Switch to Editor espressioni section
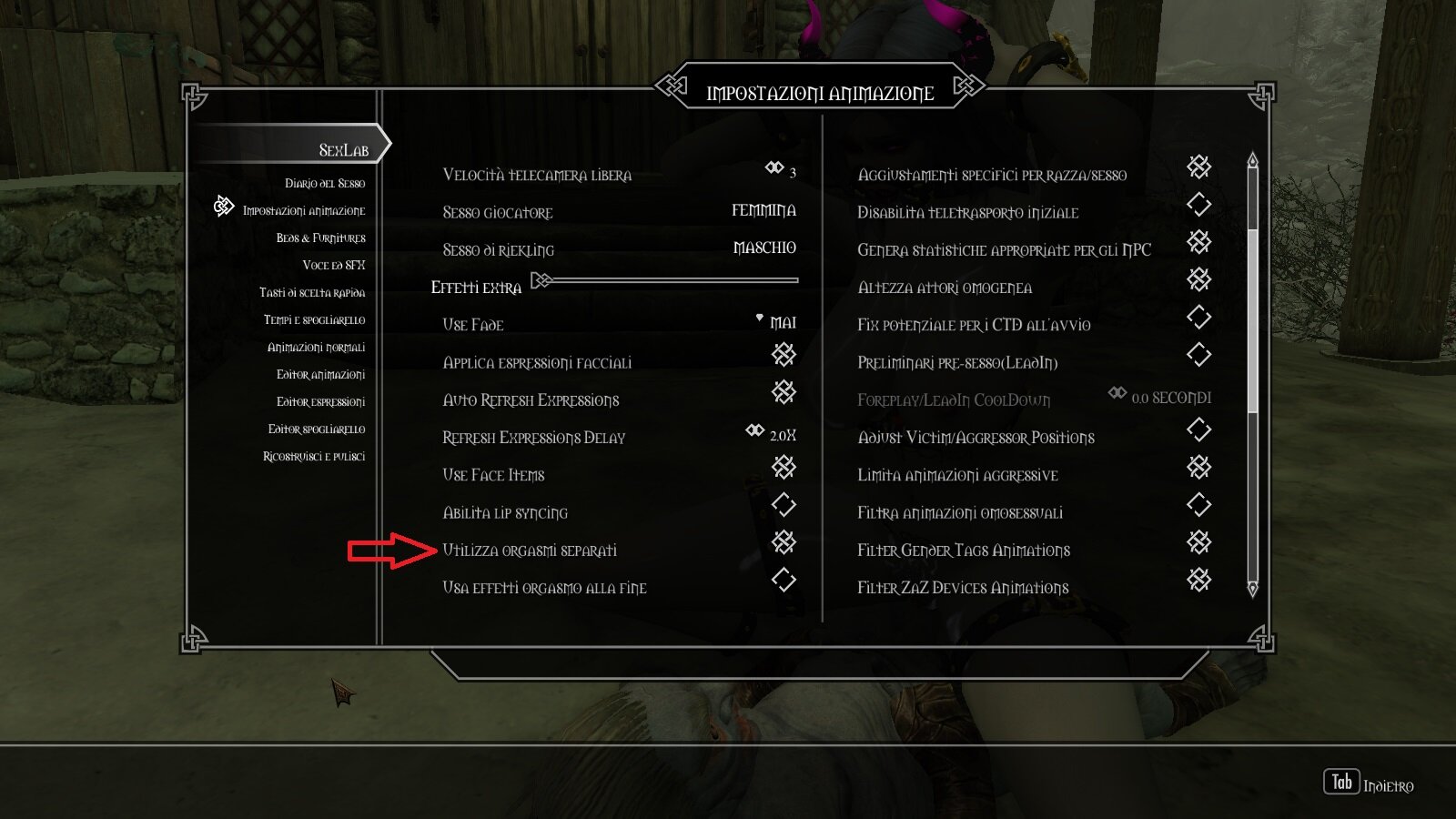The height and width of the screenshot is (819, 1456). tap(321, 400)
